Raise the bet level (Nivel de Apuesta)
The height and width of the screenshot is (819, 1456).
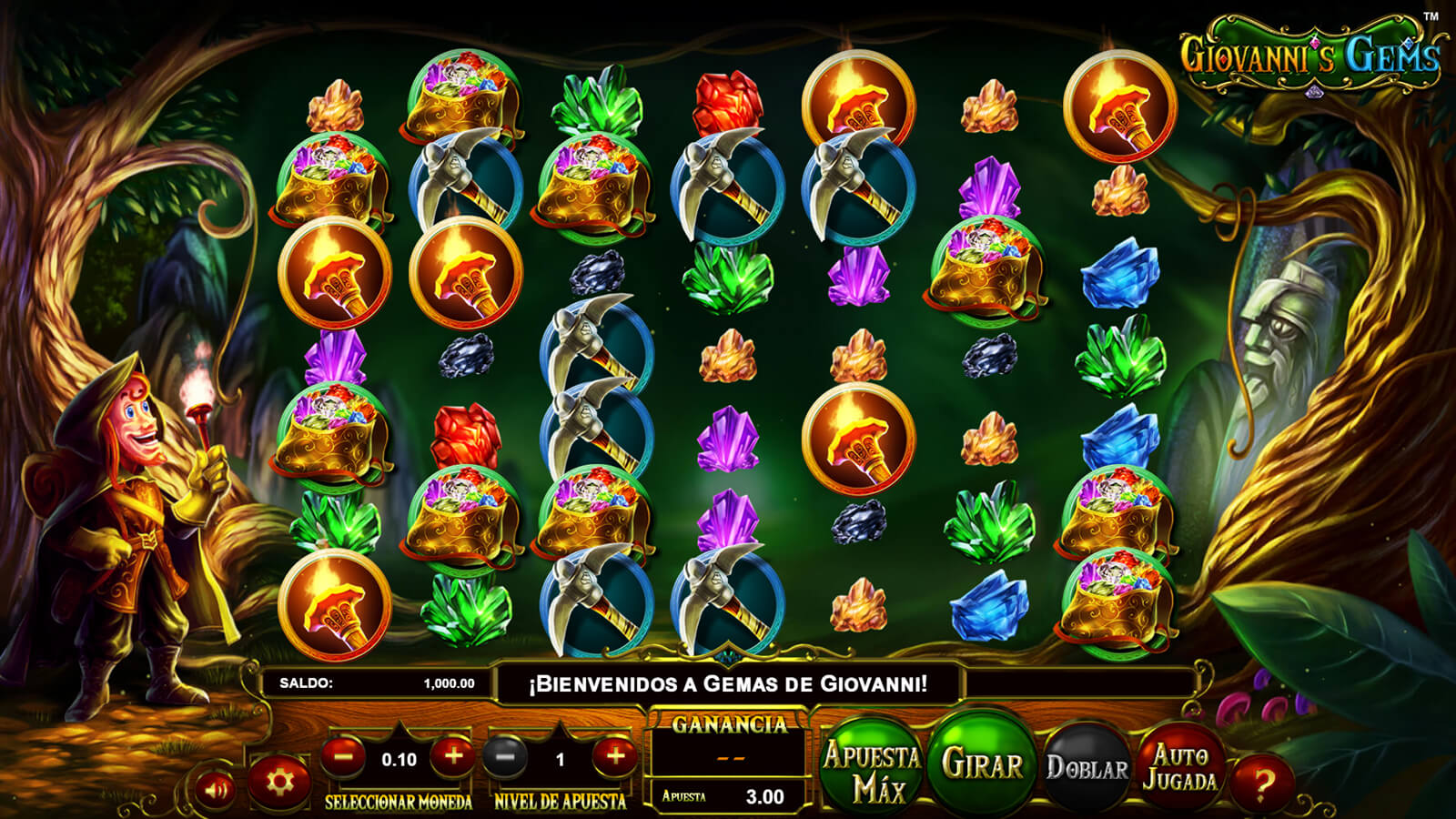click(614, 756)
